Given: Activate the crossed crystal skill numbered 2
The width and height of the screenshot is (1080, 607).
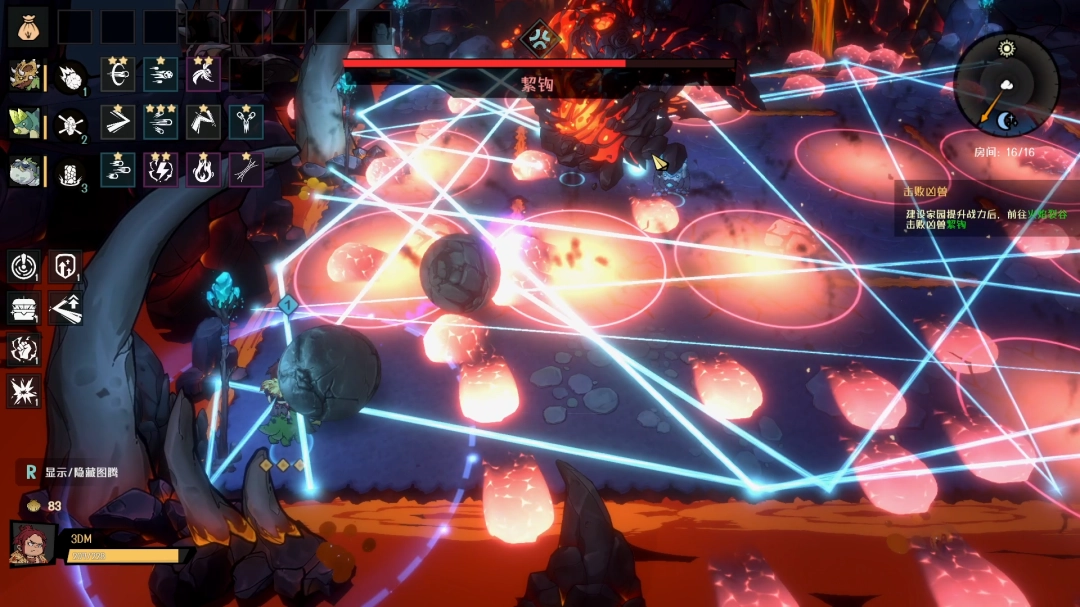Looking at the screenshot, I should 70,123.
